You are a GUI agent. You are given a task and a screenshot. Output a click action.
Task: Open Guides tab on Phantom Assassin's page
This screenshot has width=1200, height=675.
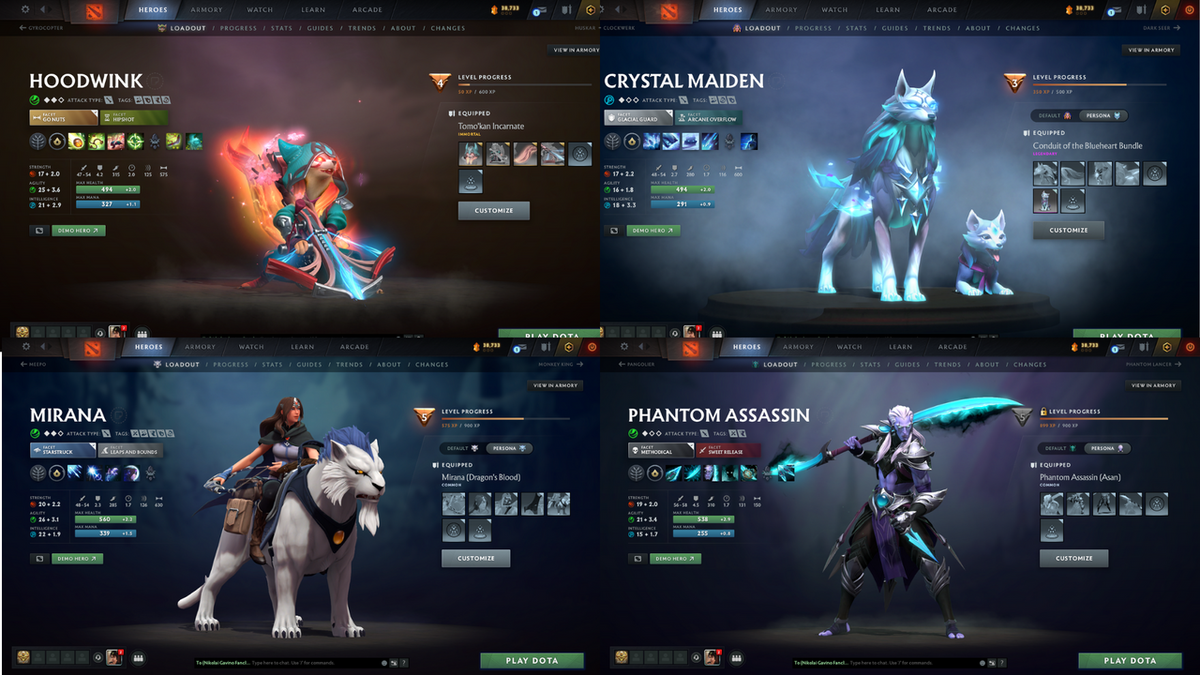(x=907, y=365)
